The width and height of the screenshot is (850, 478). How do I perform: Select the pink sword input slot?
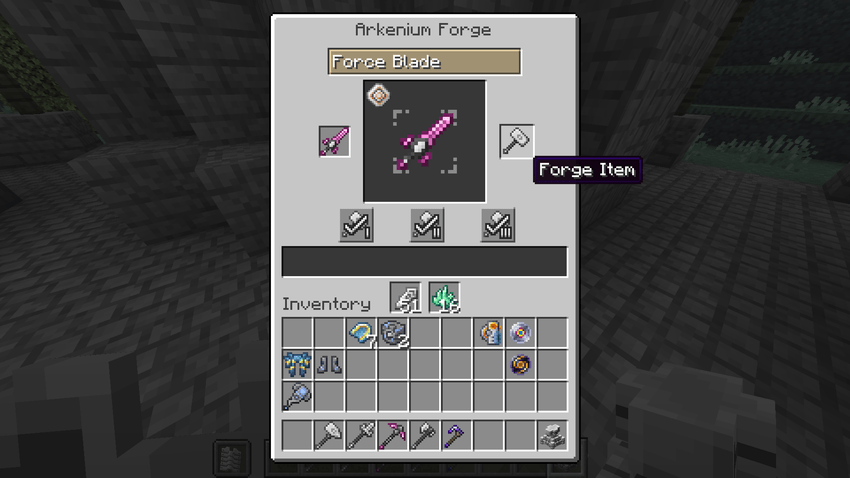pyautogui.click(x=334, y=142)
